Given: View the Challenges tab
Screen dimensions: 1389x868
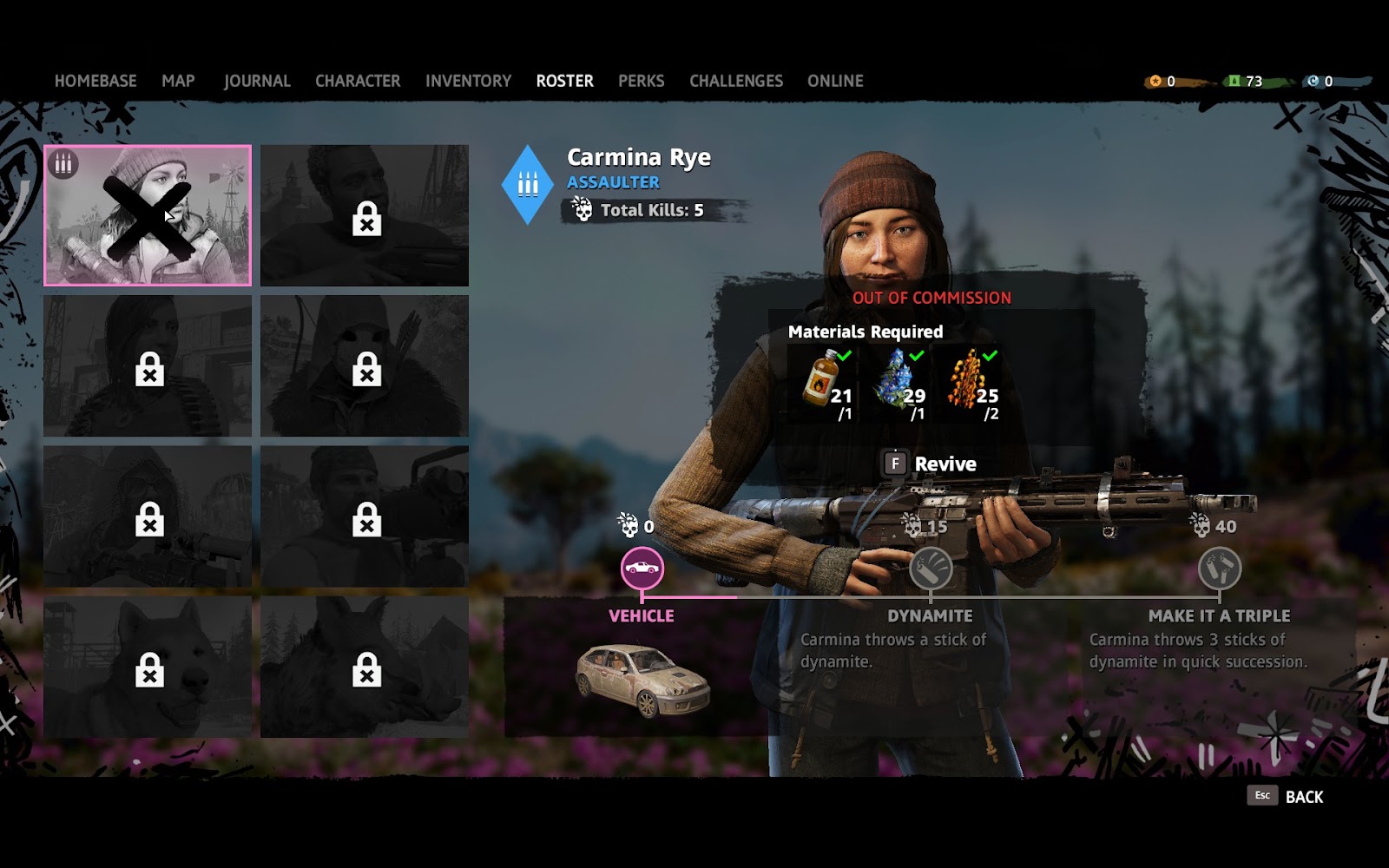Looking at the screenshot, I should (x=735, y=81).
